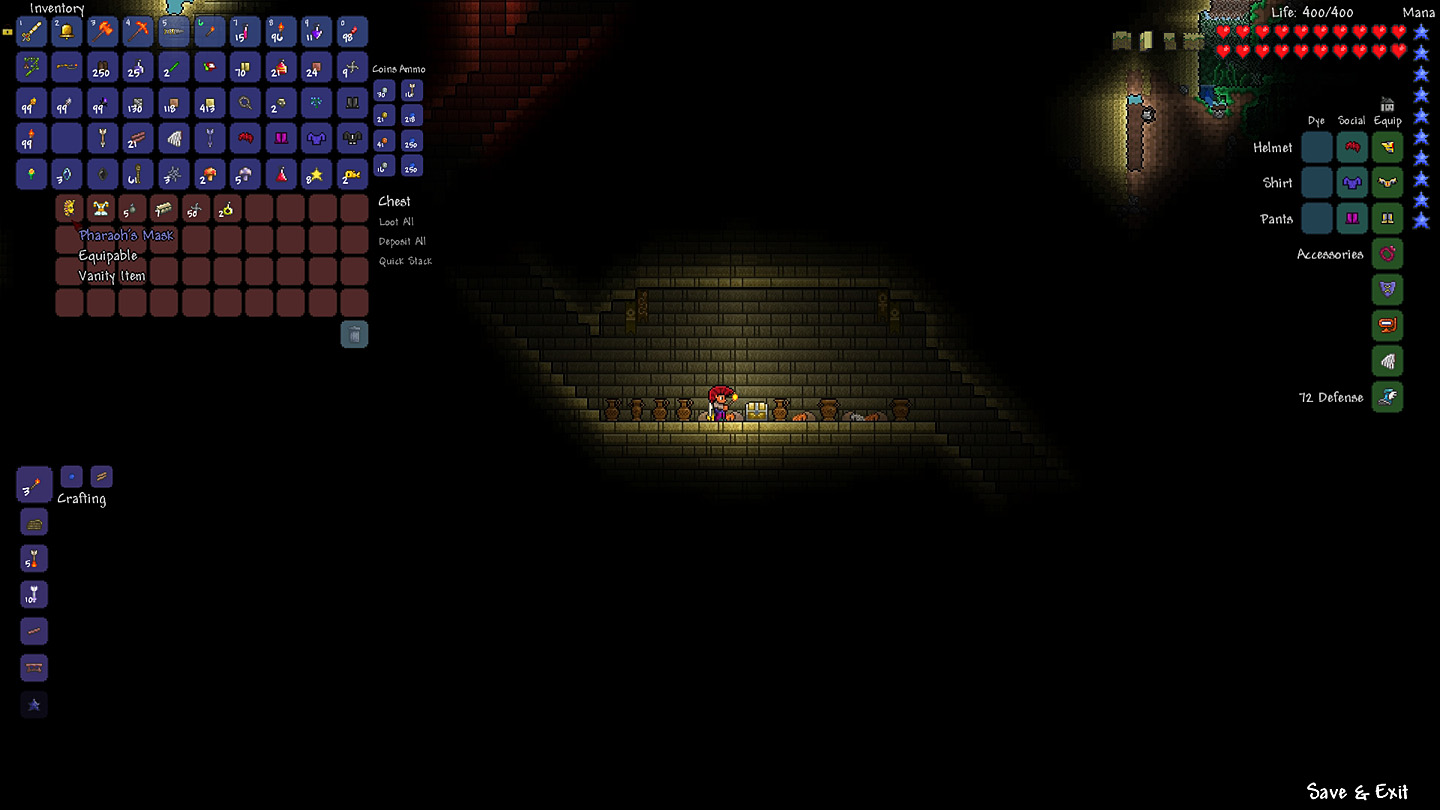
Task: Pick the fallen star inventory slot
Action: click(x=317, y=175)
